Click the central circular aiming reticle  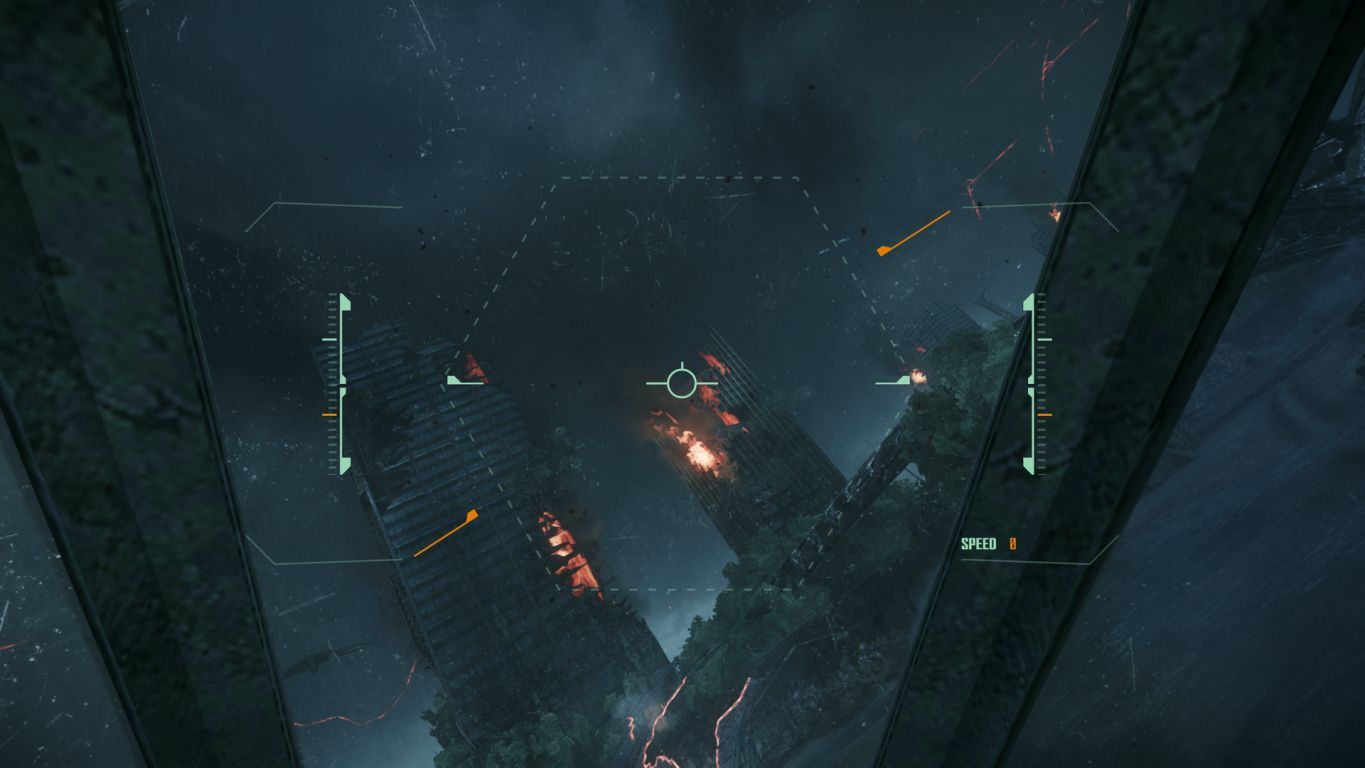click(x=682, y=380)
